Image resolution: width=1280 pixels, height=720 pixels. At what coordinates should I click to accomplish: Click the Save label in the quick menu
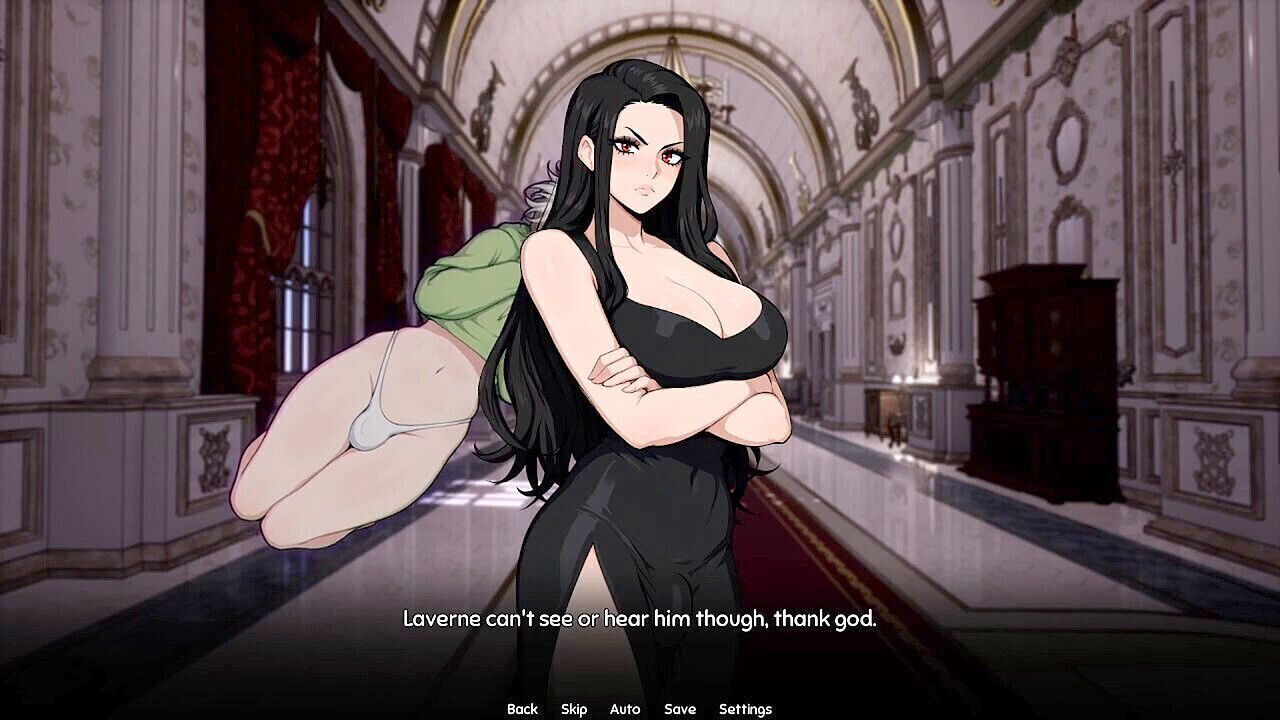(679, 708)
